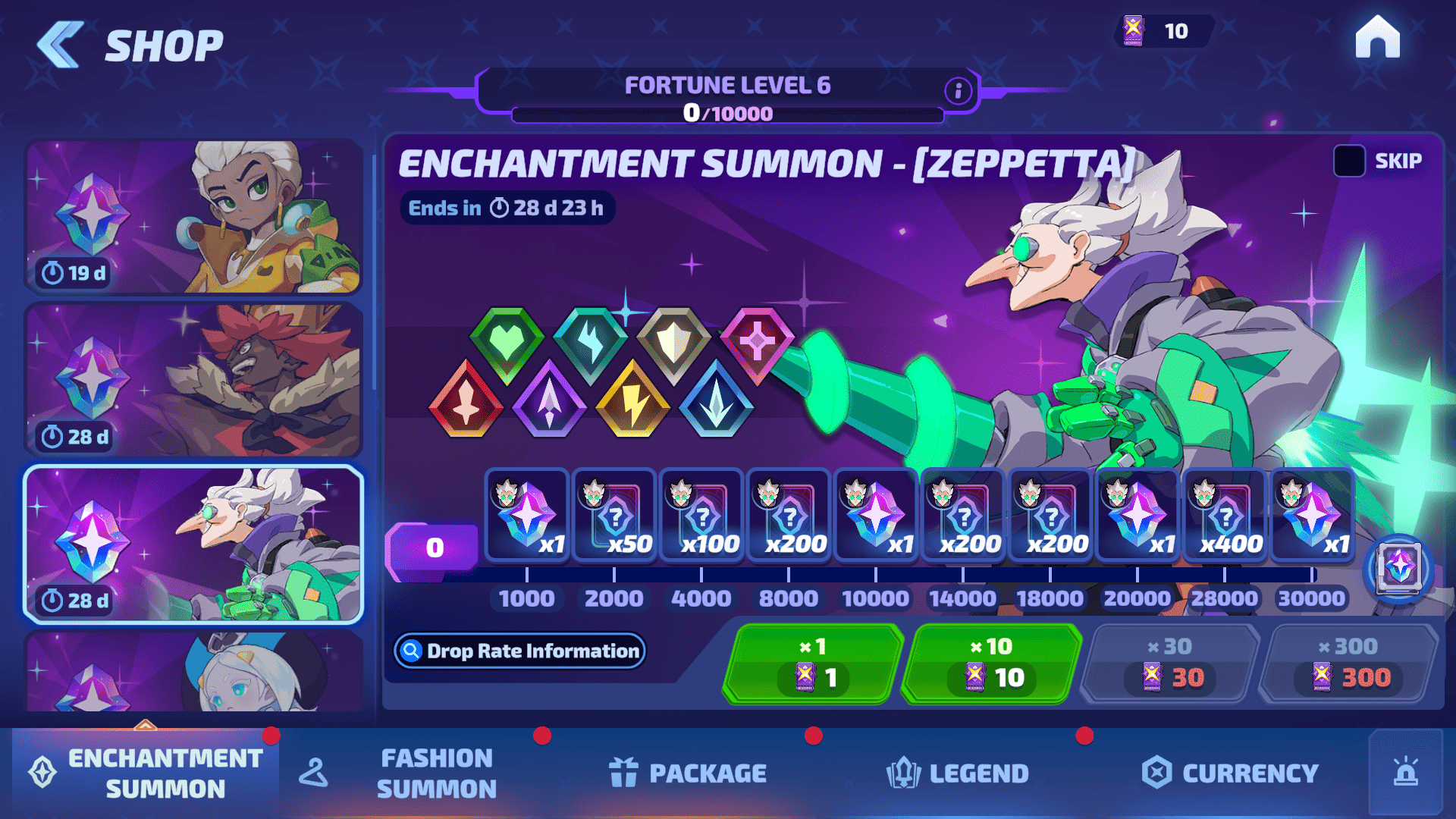Viewport: 1456px width, 819px height.
Task: Return to the home screen
Action: 1377,37
